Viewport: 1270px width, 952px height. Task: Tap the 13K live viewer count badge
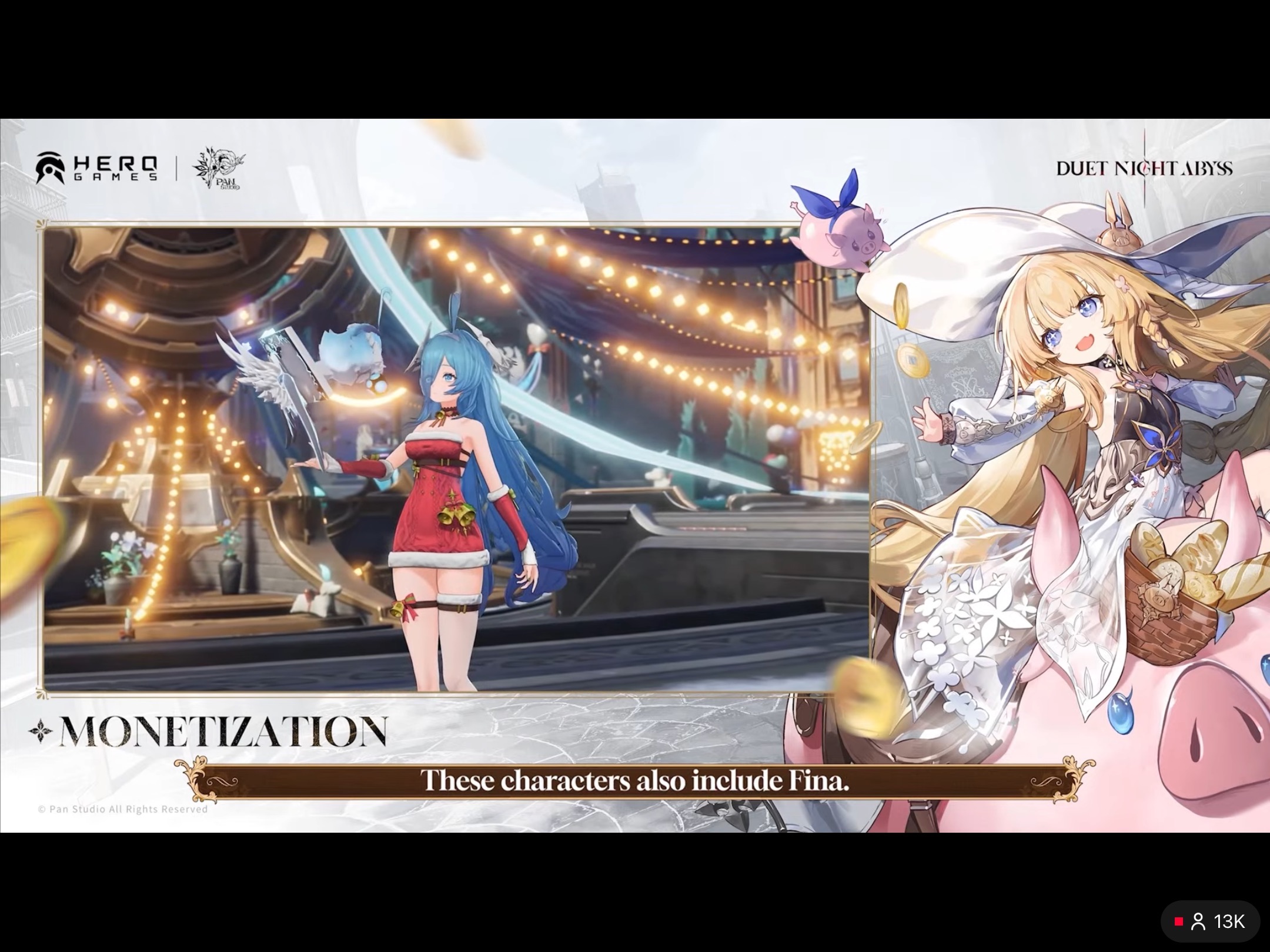(x=1210, y=921)
